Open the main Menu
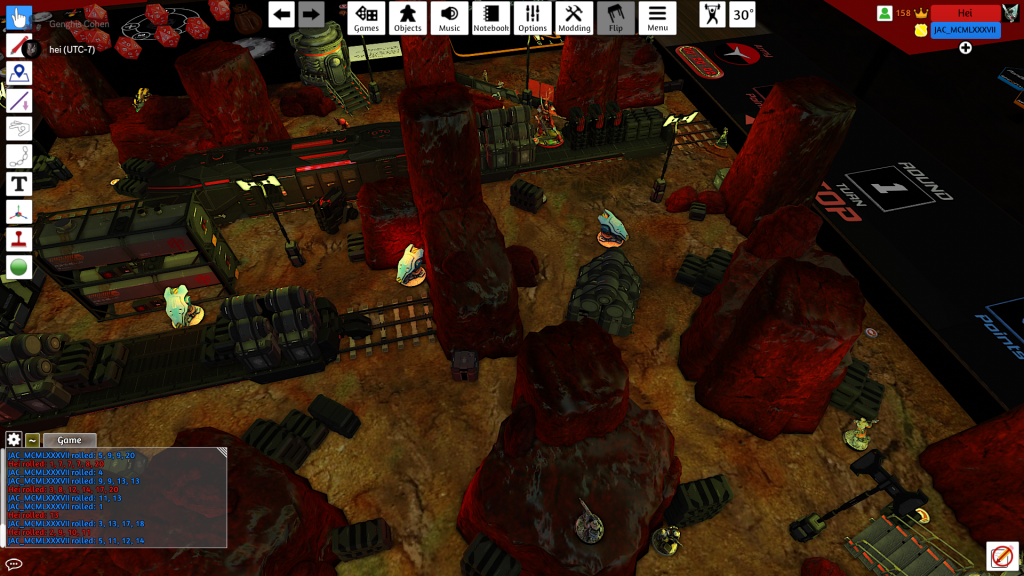1024x576 pixels. click(657, 17)
